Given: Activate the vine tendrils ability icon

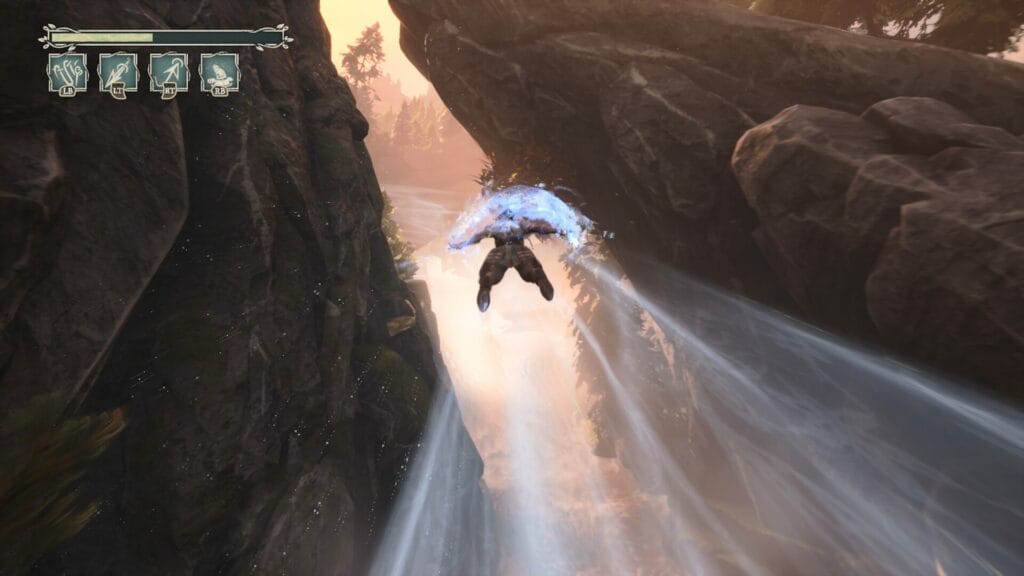Looking at the screenshot, I should (68, 73).
